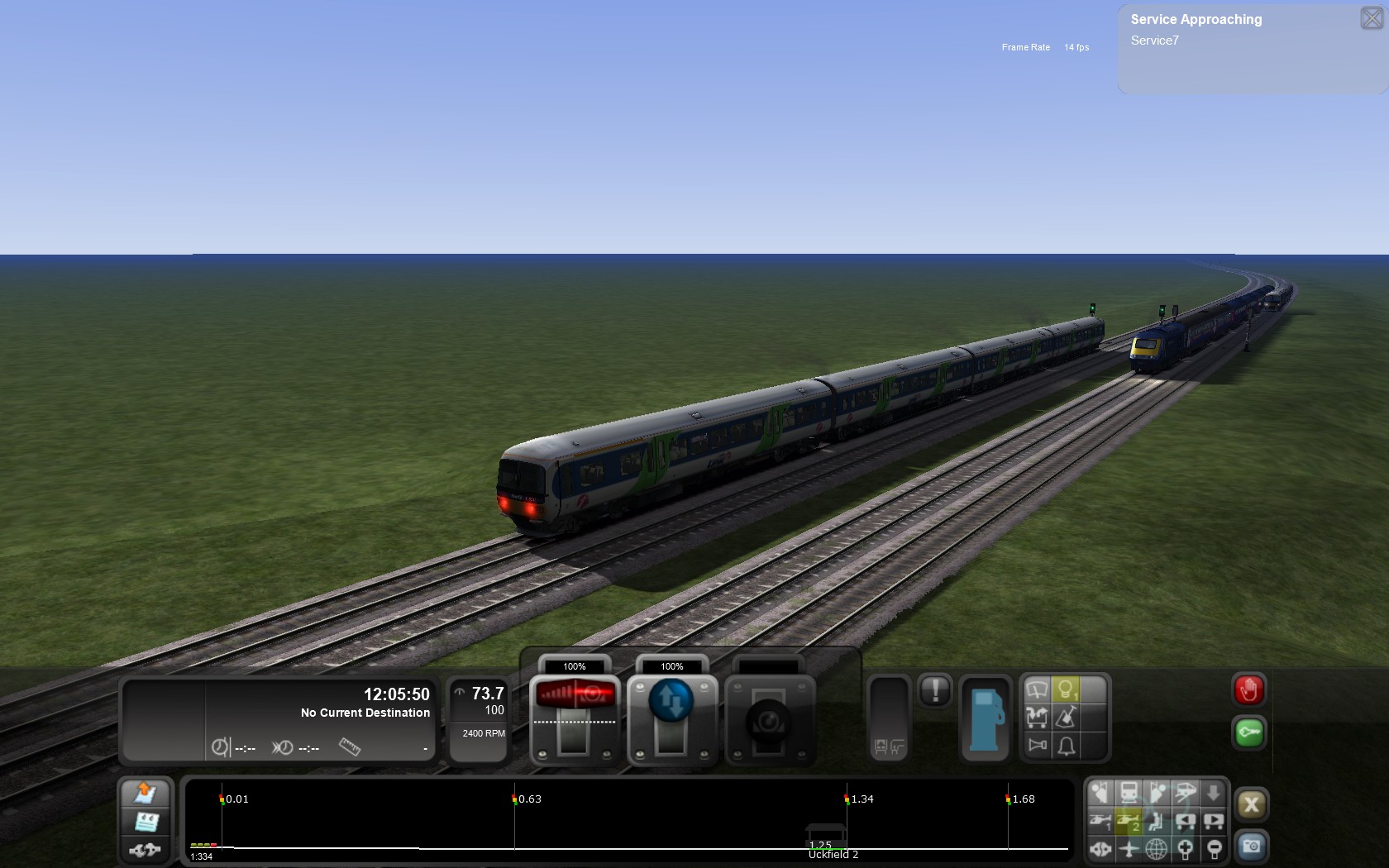Click the red emergency stop hand button
Screen dimensions: 1389x868
[1248, 690]
